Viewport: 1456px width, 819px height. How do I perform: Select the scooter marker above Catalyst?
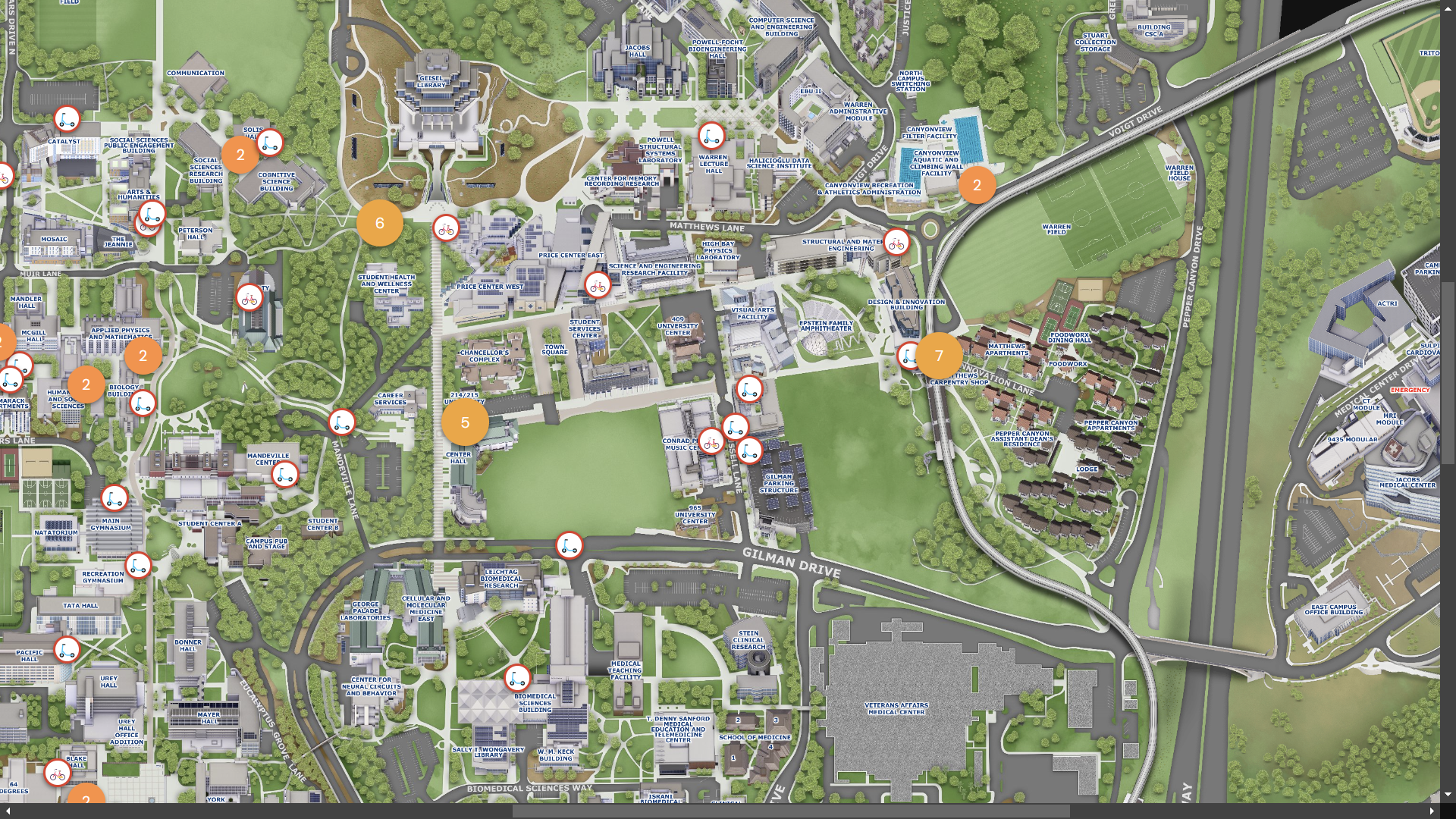[67, 119]
